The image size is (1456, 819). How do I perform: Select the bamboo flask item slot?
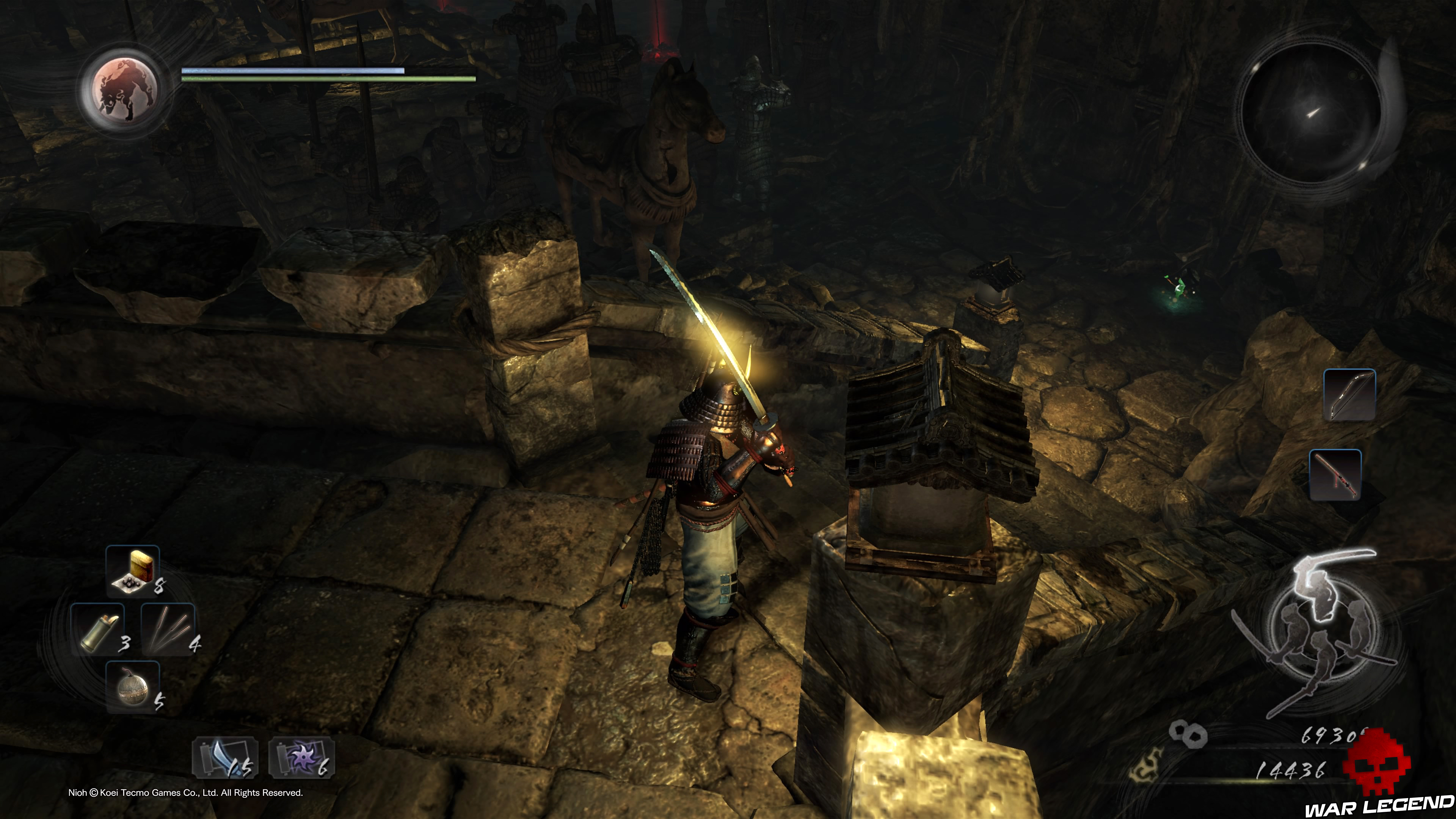[x=97, y=629]
